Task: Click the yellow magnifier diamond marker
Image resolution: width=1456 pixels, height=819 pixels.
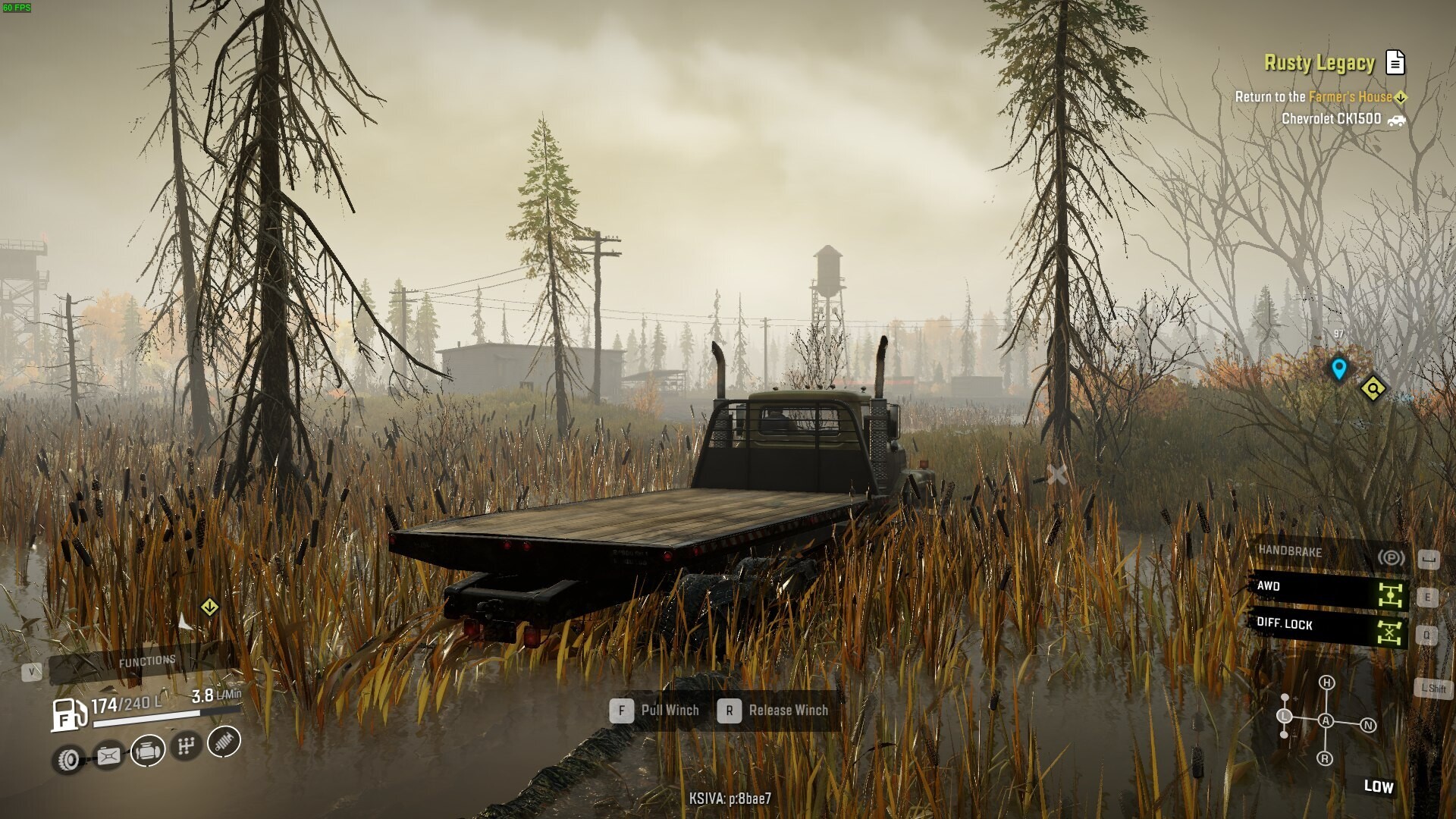Action: 1373,388
